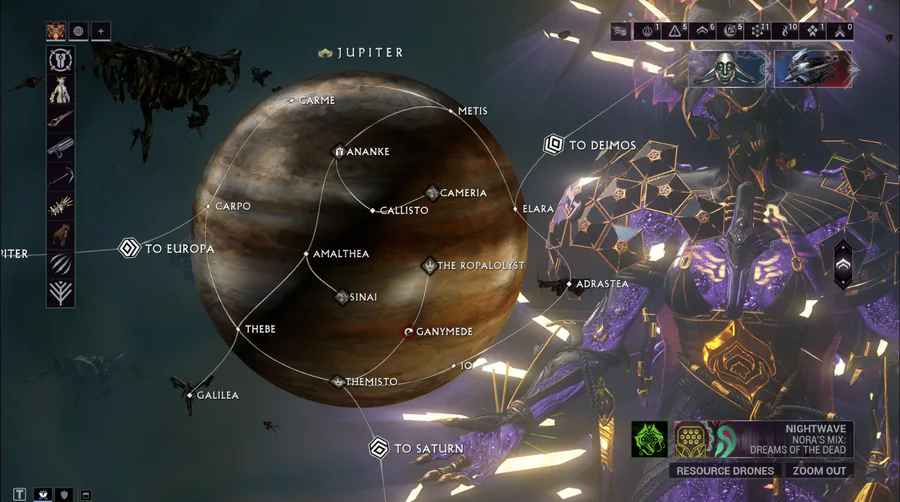Select the Callisto mission node

(372, 211)
